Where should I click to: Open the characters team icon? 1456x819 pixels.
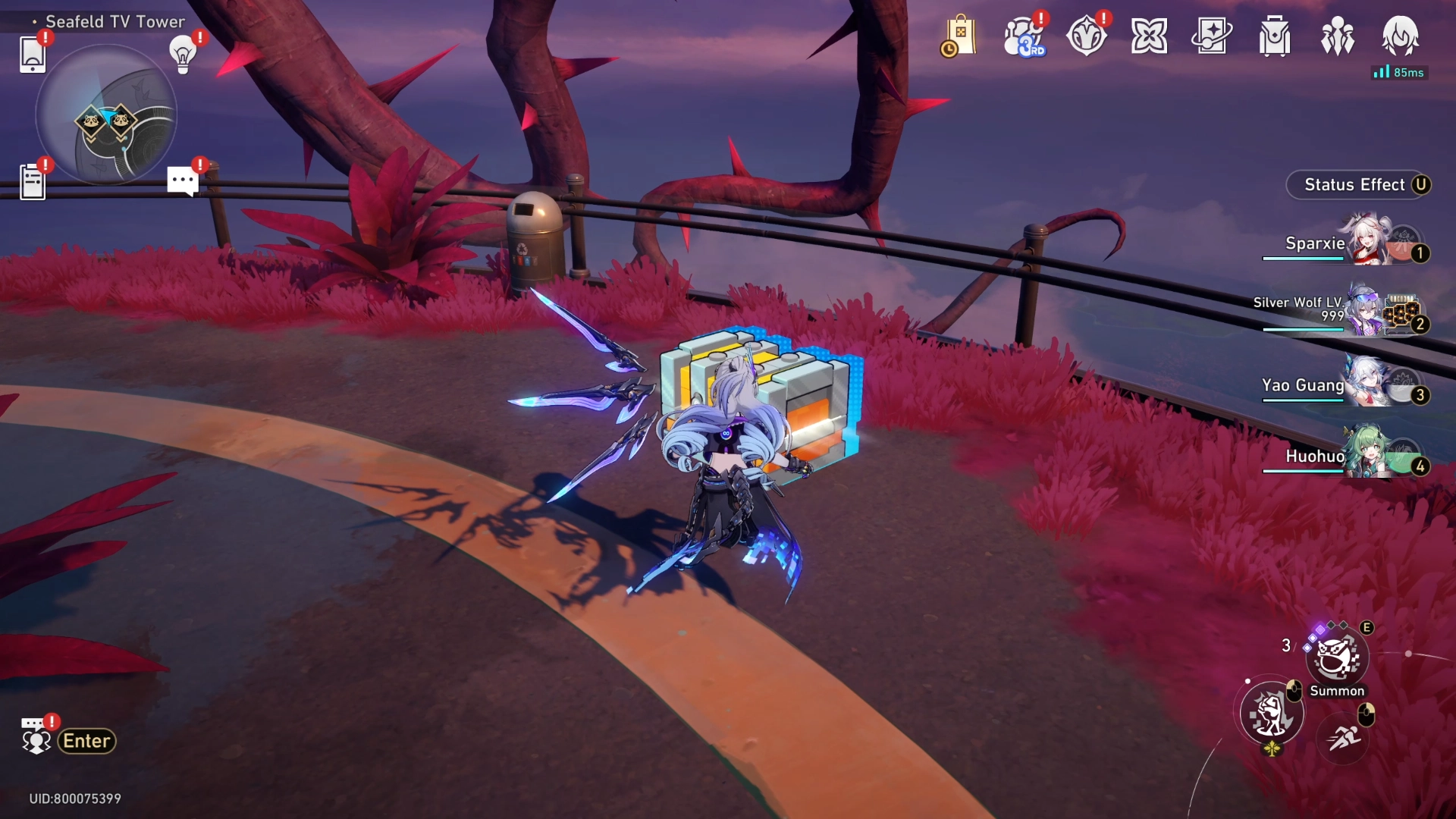1338,36
